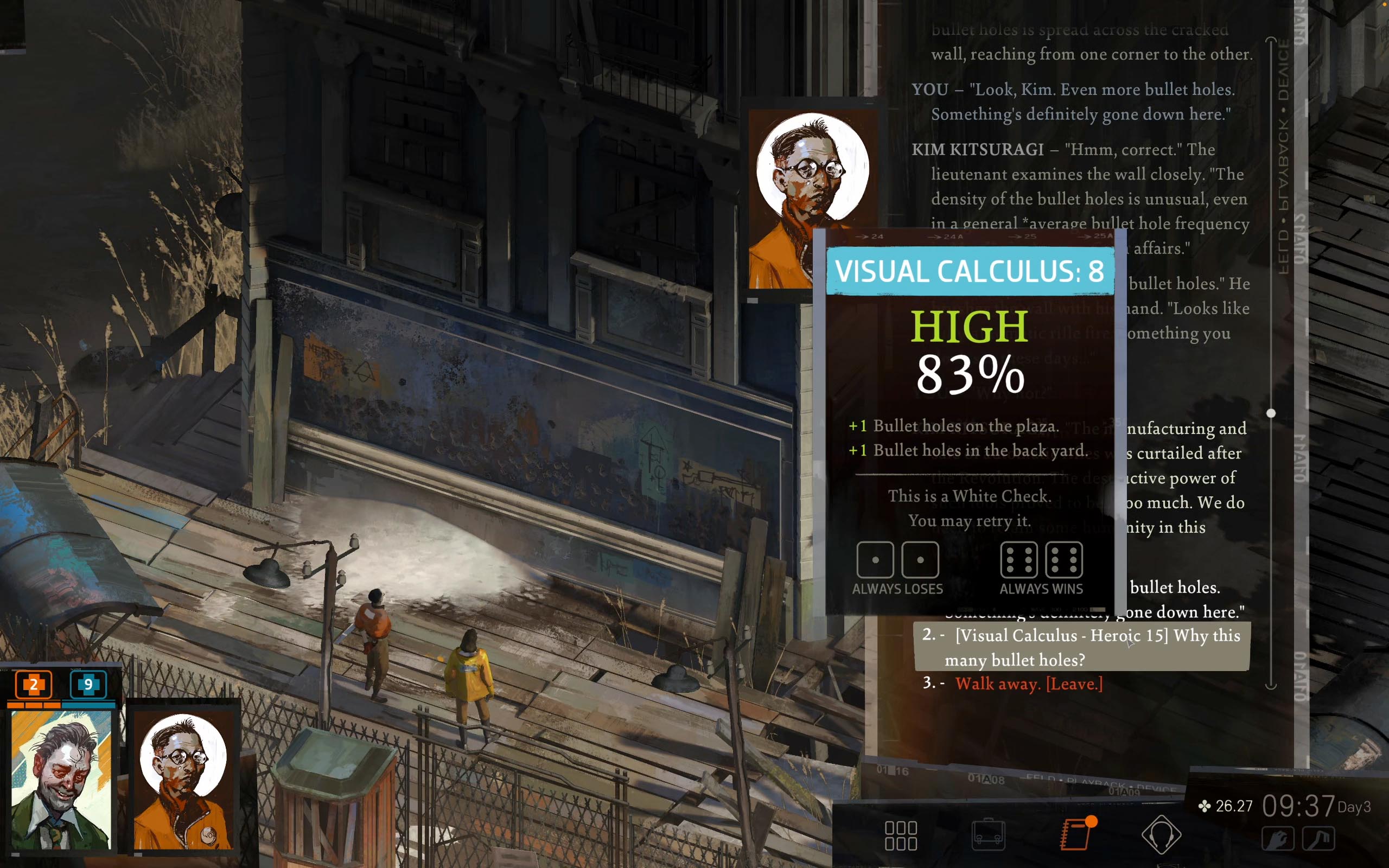Screen dimensions: 1389x868
Task: Click the orange health indicator showing 2
Action: tap(33, 685)
